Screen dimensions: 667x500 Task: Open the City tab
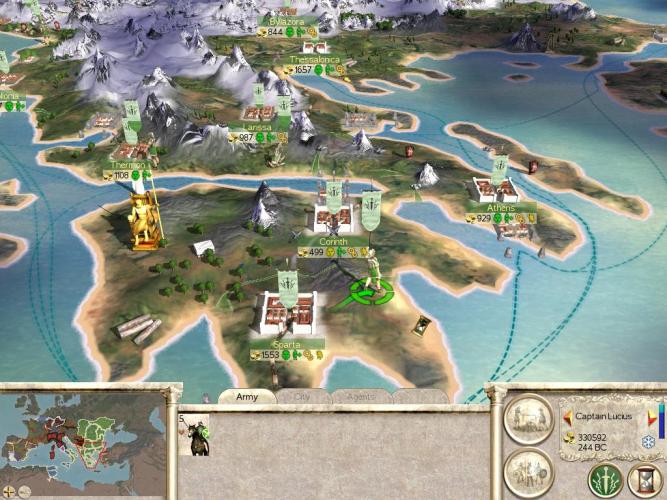coord(302,396)
